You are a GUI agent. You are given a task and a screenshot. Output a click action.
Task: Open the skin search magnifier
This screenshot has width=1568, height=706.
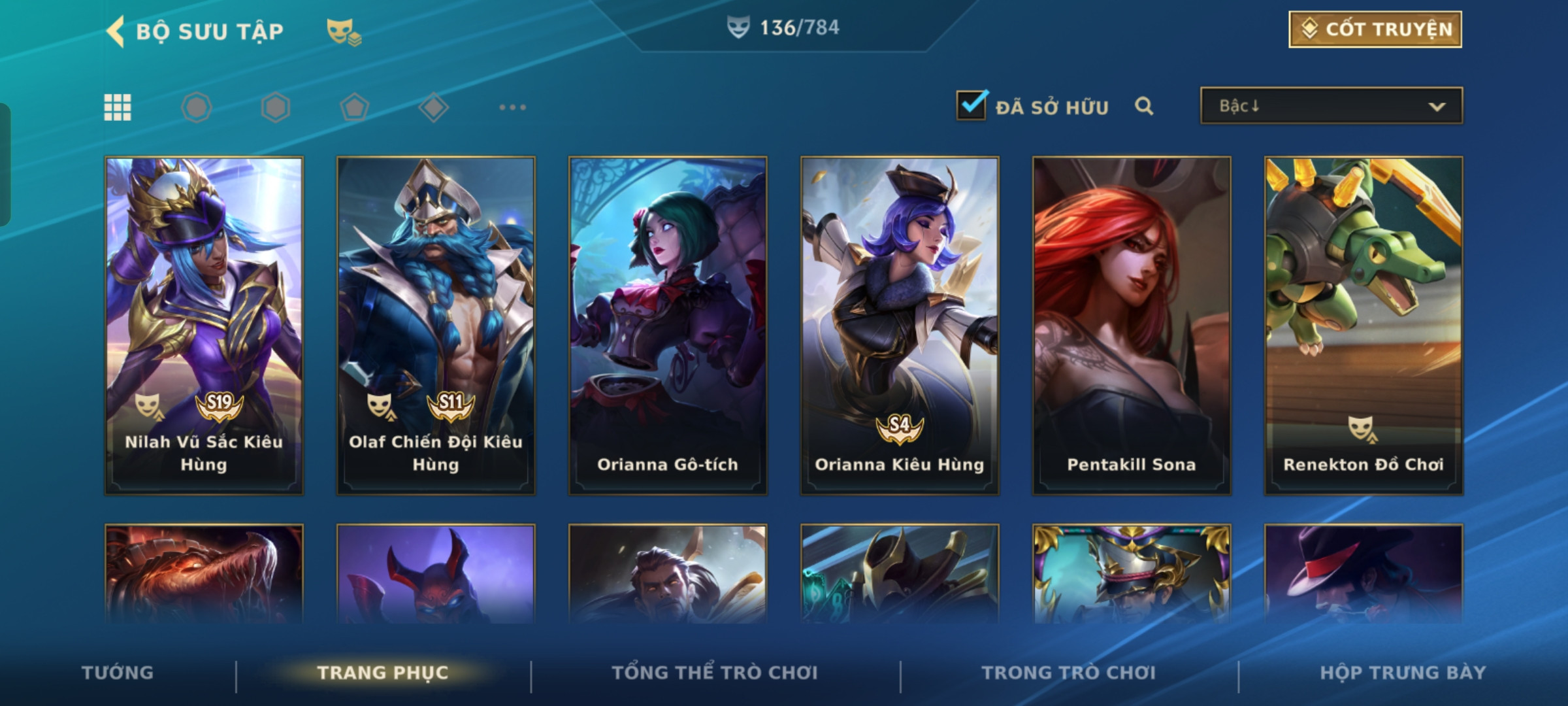1143,106
